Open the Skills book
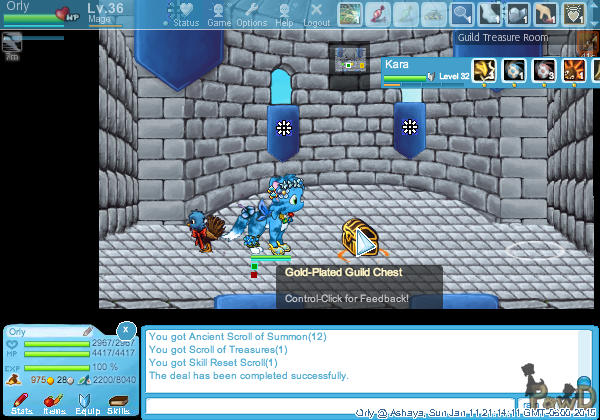The image size is (600, 420). pos(118,403)
